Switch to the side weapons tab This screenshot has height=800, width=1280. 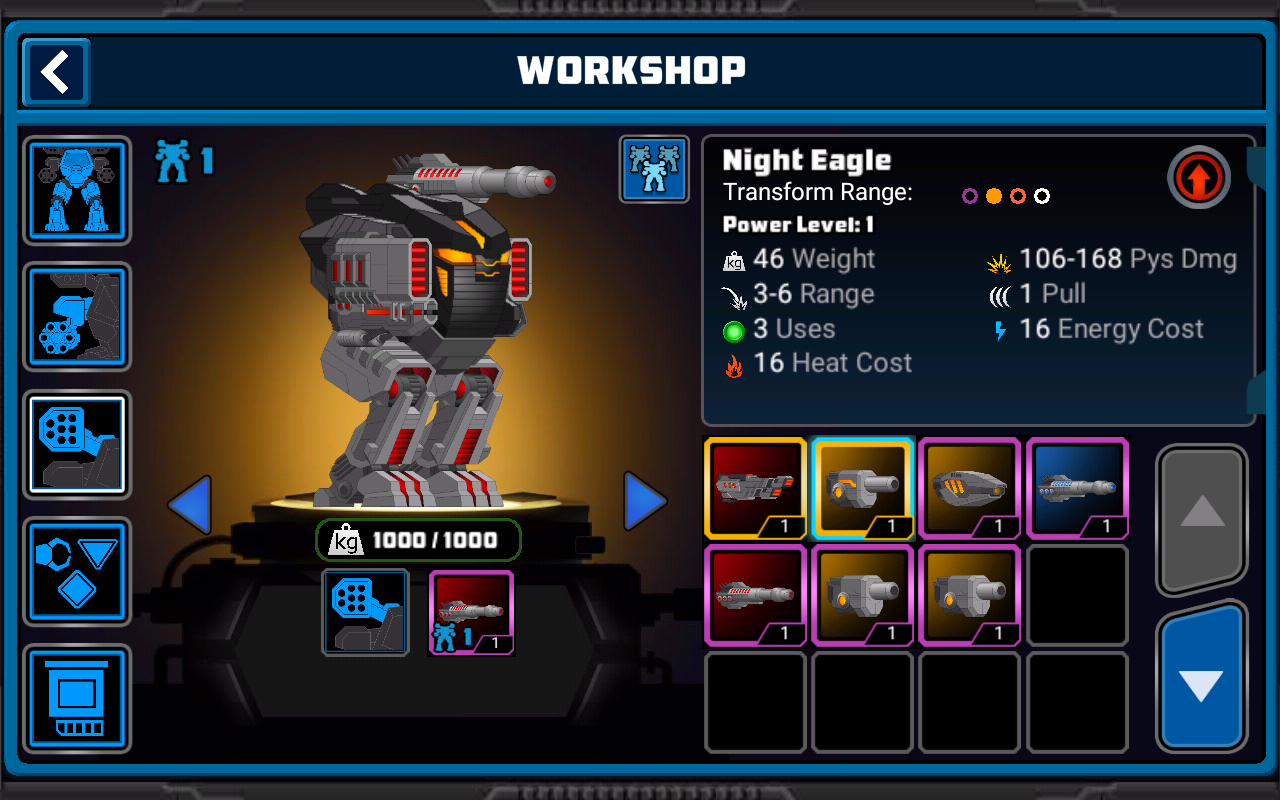point(77,317)
